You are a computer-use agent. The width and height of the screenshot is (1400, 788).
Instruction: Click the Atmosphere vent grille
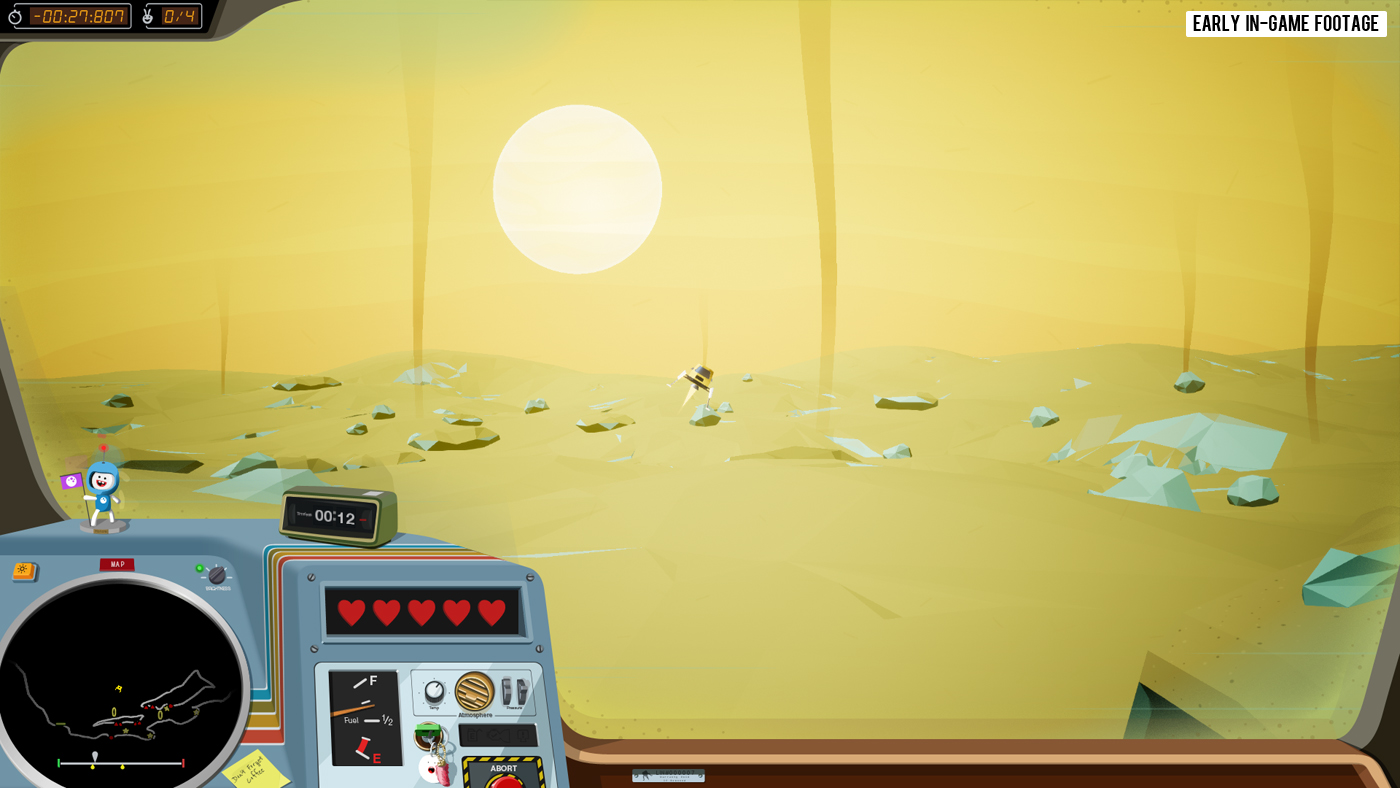(x=474, y=691)
